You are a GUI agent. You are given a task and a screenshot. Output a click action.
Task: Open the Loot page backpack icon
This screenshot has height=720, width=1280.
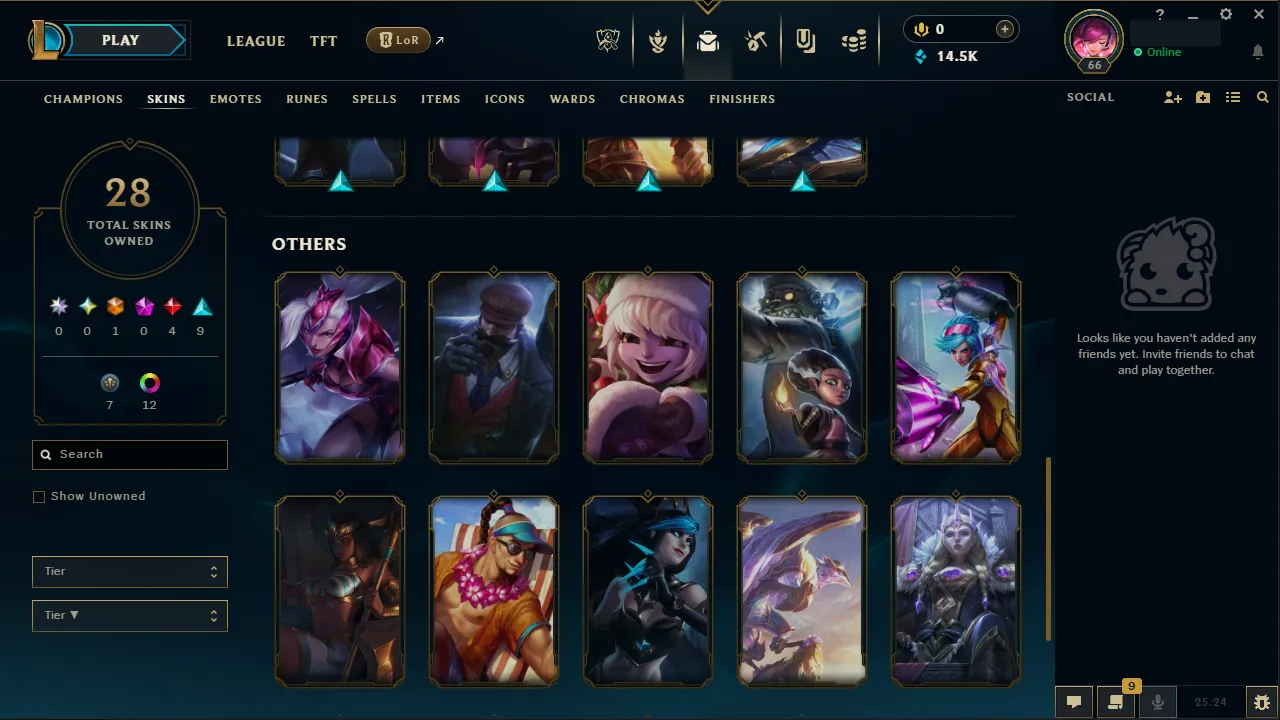[708, 41]
